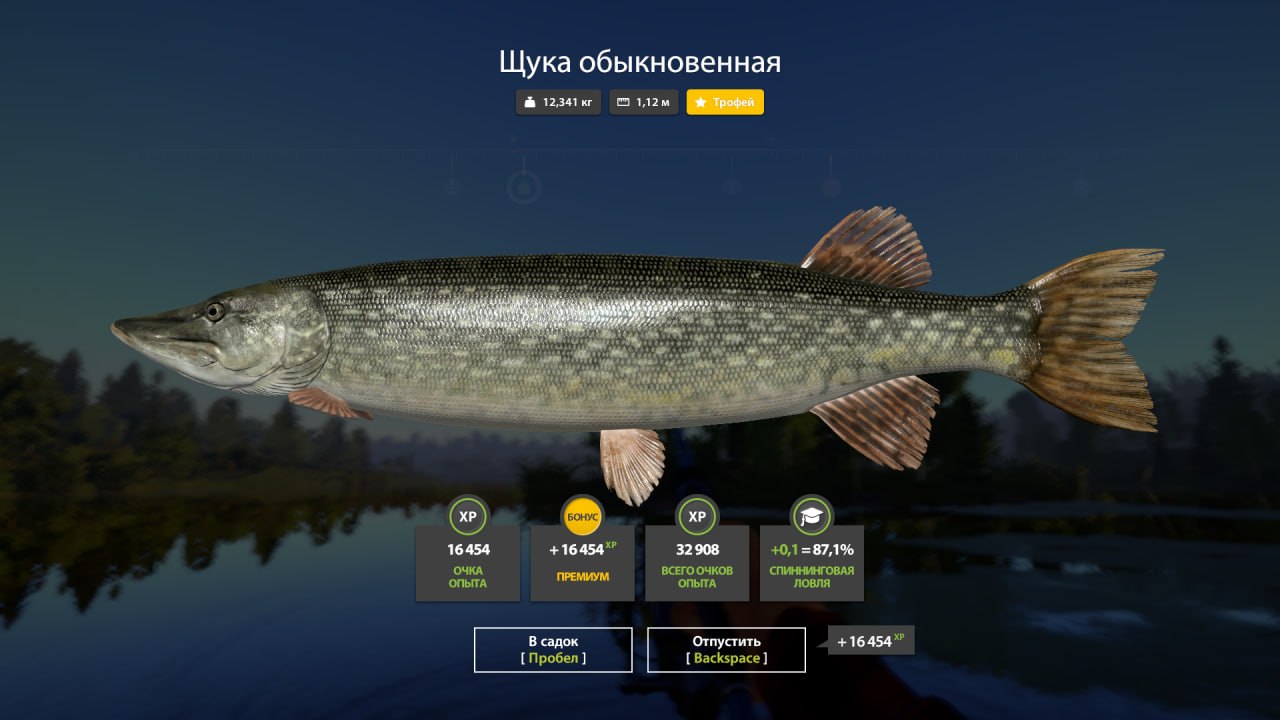This screenshot has width=1280, height=720.
Task: Release the fish with Отпустить button
Action: (726, 649)
